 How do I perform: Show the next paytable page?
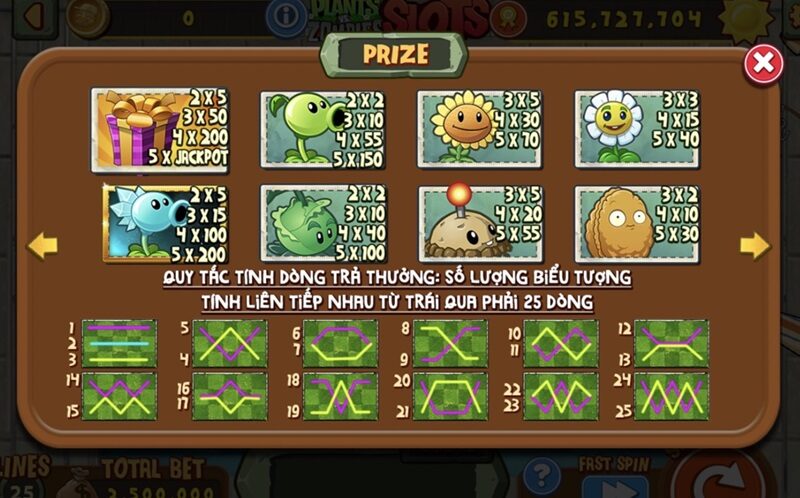coord(754,245)
